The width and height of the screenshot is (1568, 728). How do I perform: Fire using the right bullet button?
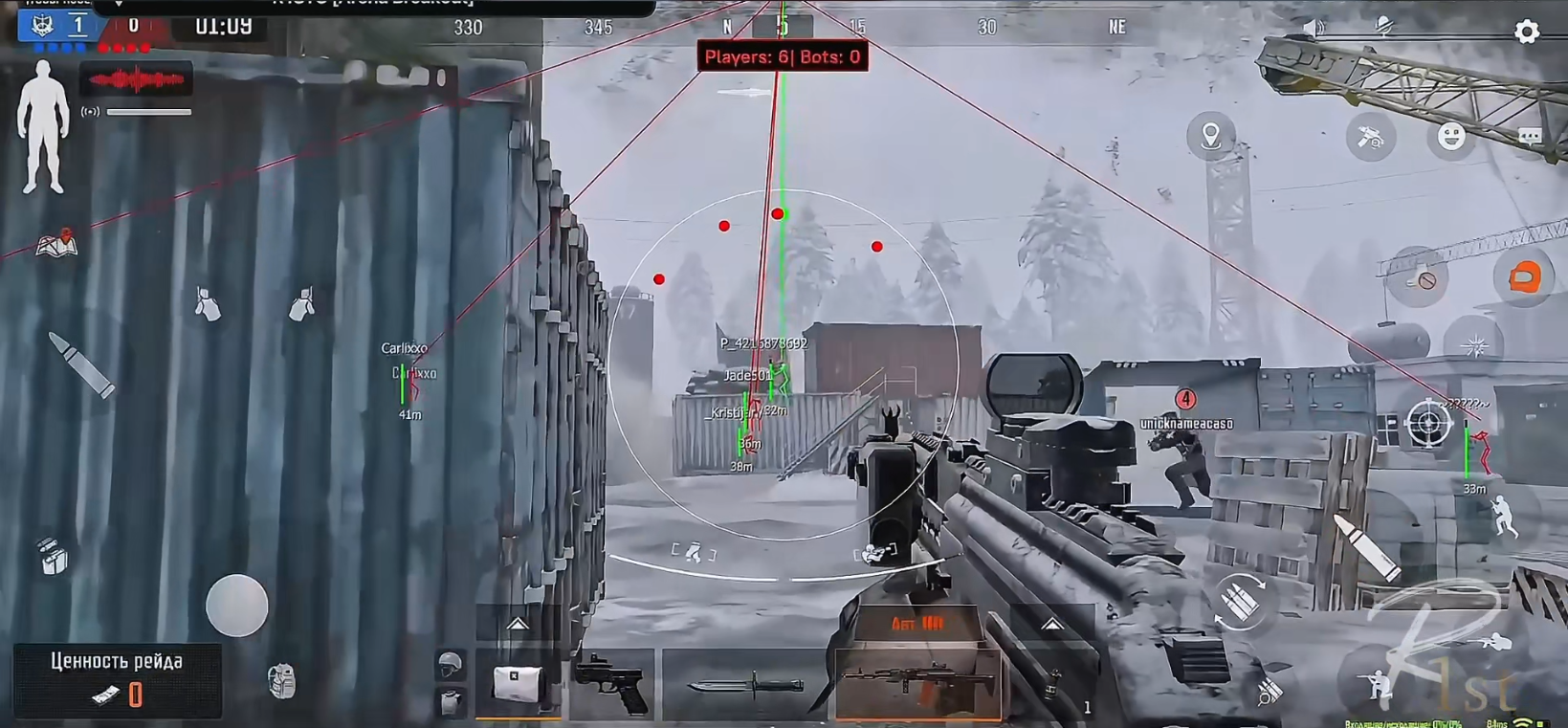point(1366,547)
